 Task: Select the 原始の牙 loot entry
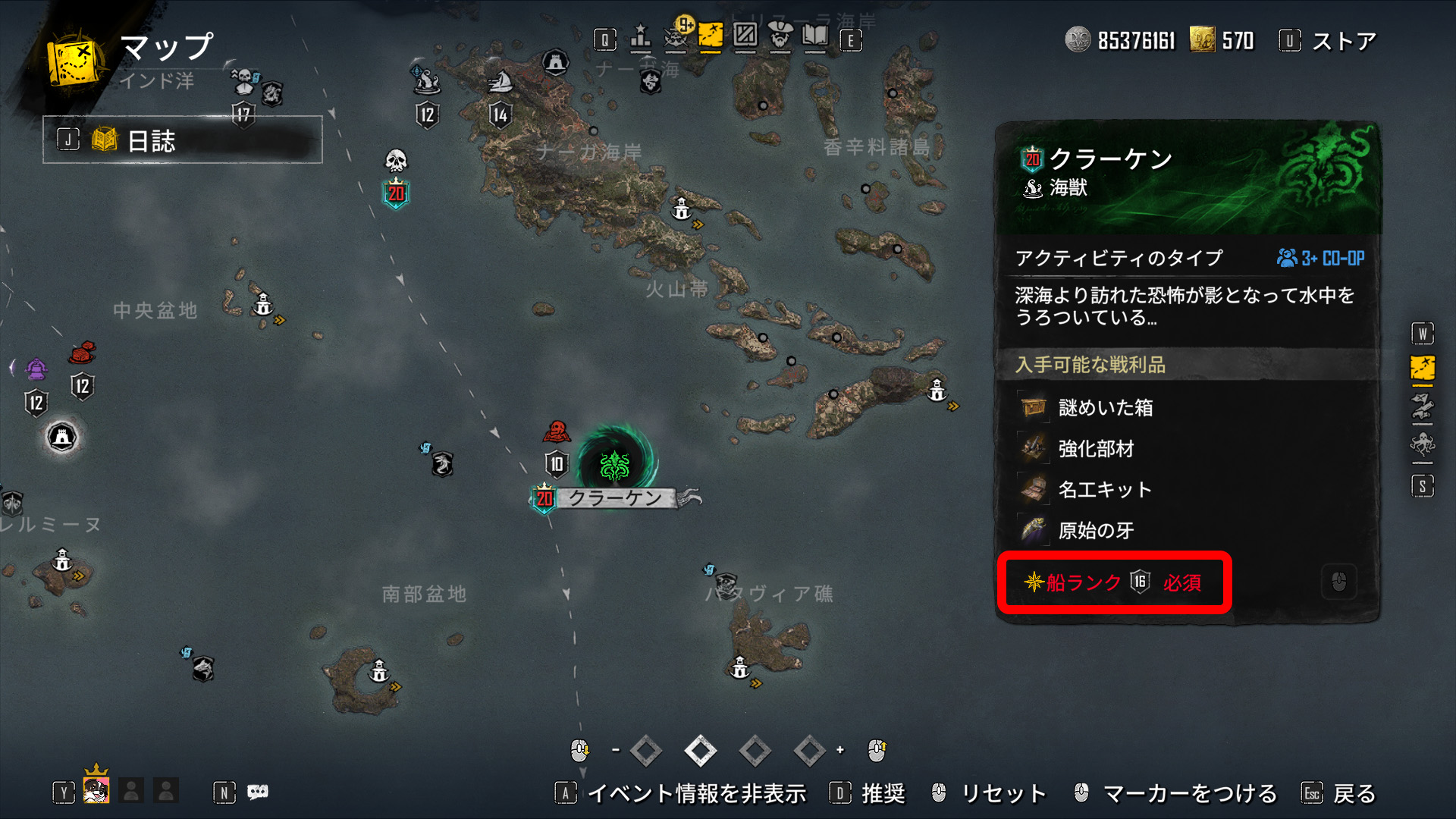(x=1096, y=531)
